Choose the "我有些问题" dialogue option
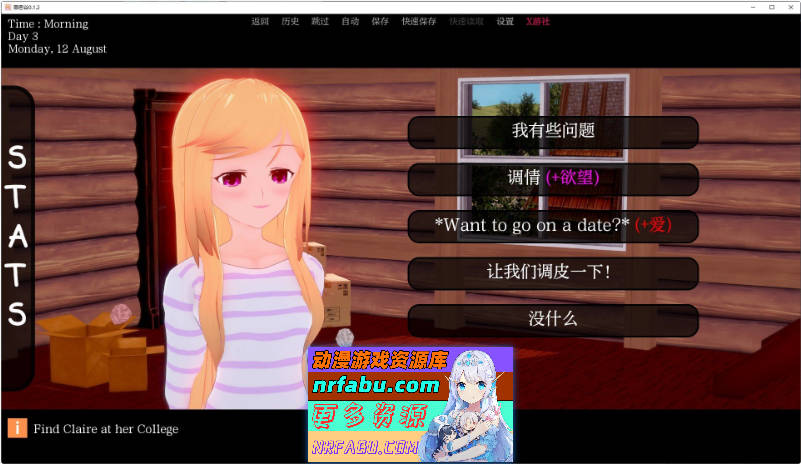 553,131
